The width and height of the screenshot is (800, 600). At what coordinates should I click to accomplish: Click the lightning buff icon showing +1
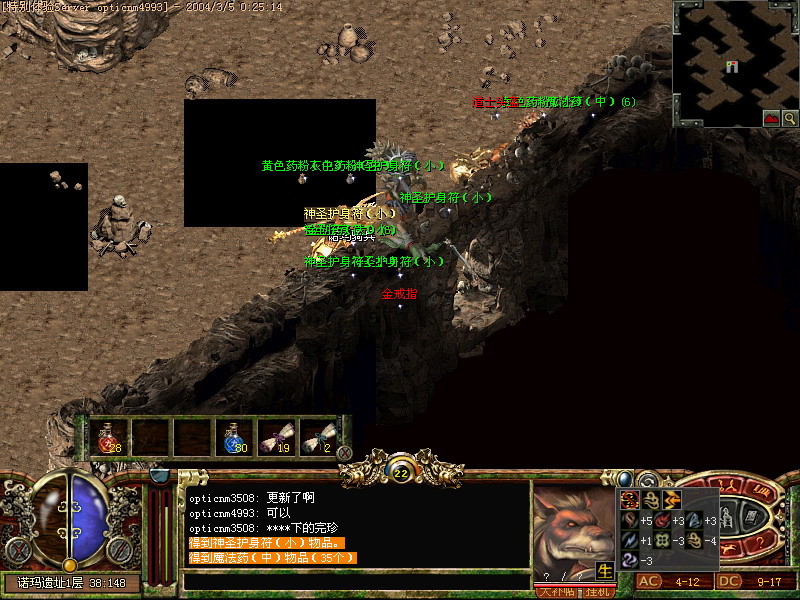629,540
